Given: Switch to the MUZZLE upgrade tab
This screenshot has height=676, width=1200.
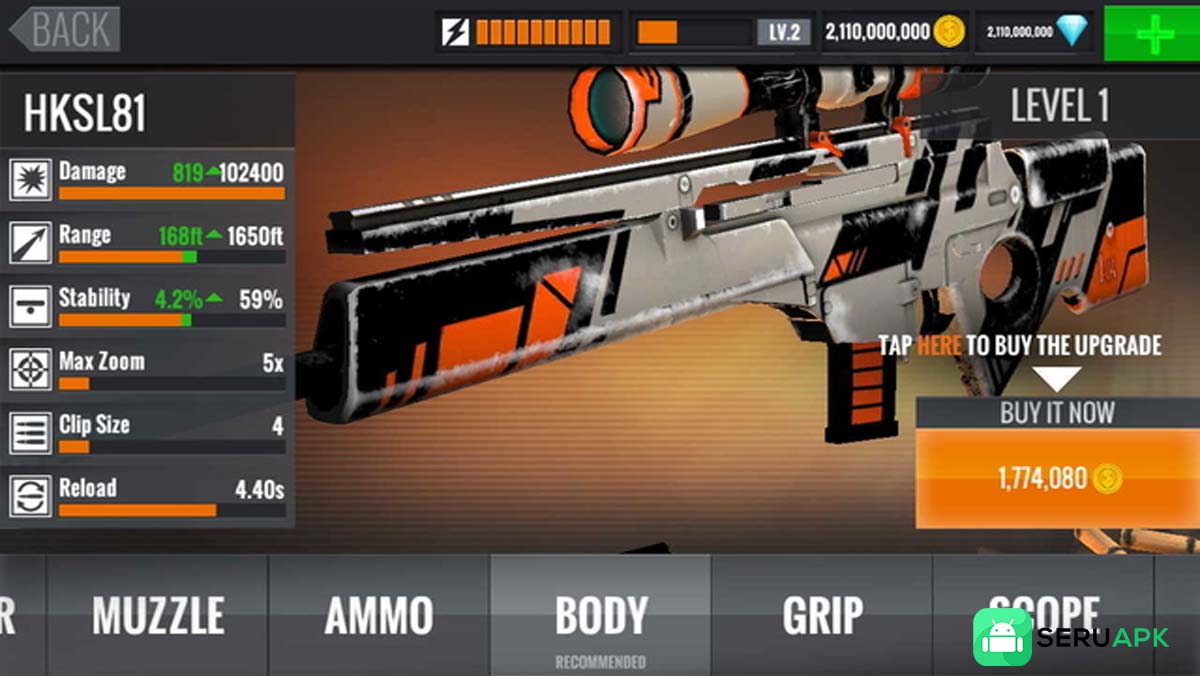Looking at the screenshot, I should tap(158, 616).
